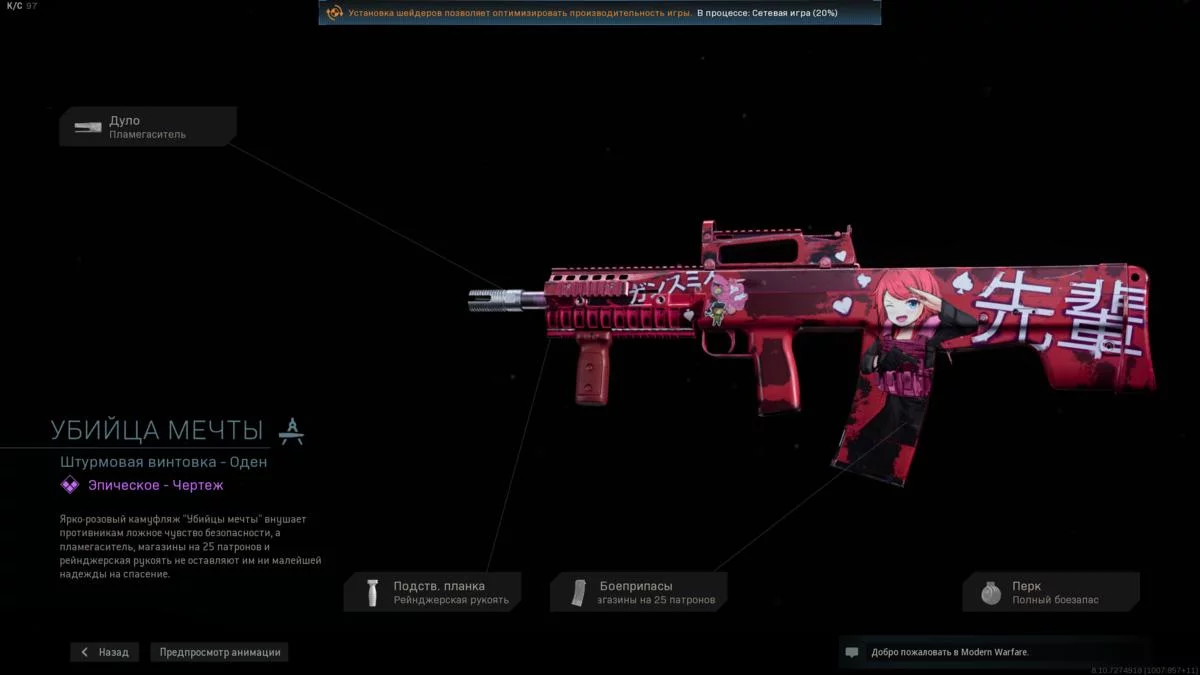Select the Боеприпасы ammunition slot
Viewport: 1200px width, 675px height.
click(639, 592)
